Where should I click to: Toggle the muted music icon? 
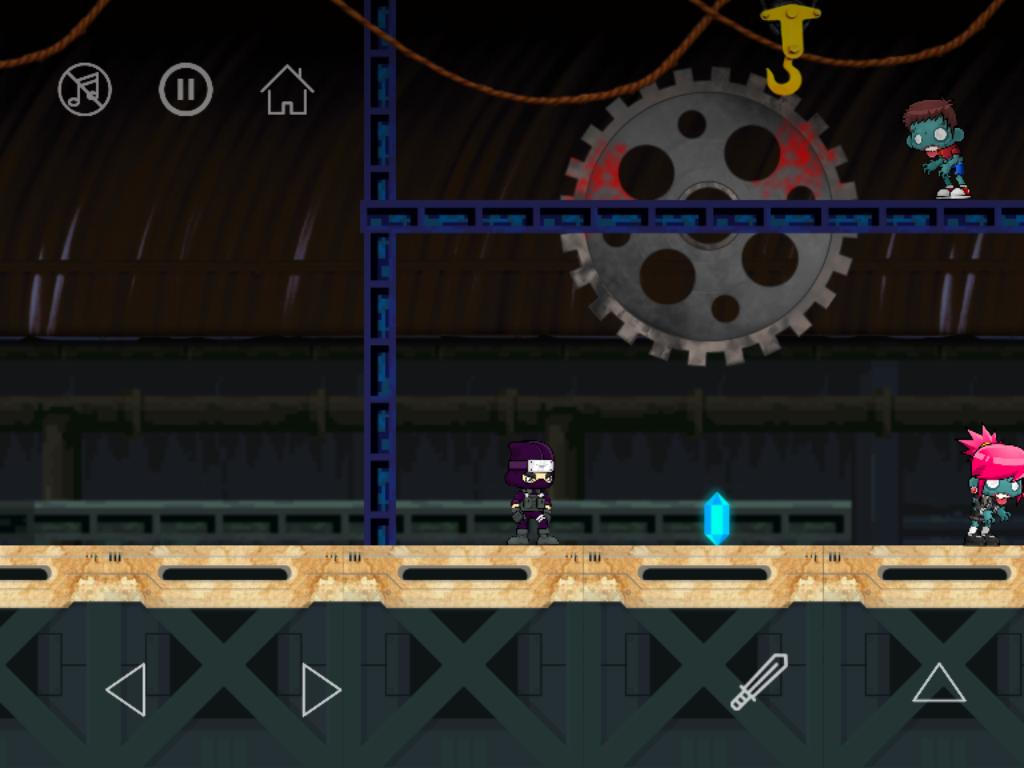85,90
